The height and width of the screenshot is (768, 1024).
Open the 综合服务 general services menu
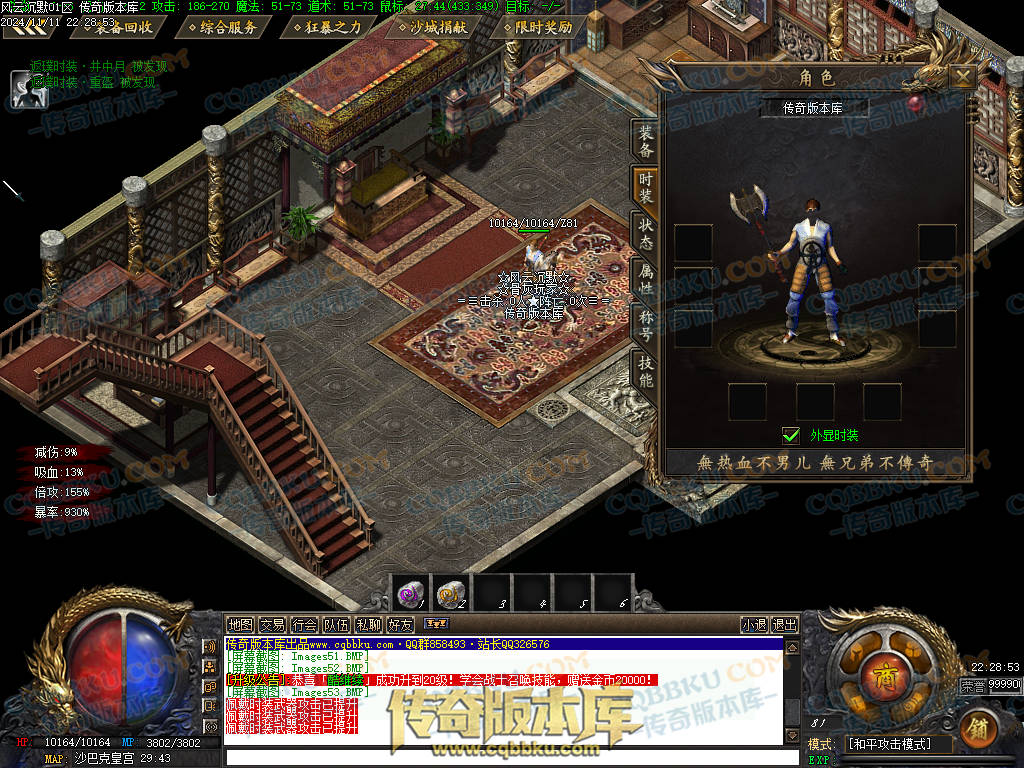click(222, 27)
